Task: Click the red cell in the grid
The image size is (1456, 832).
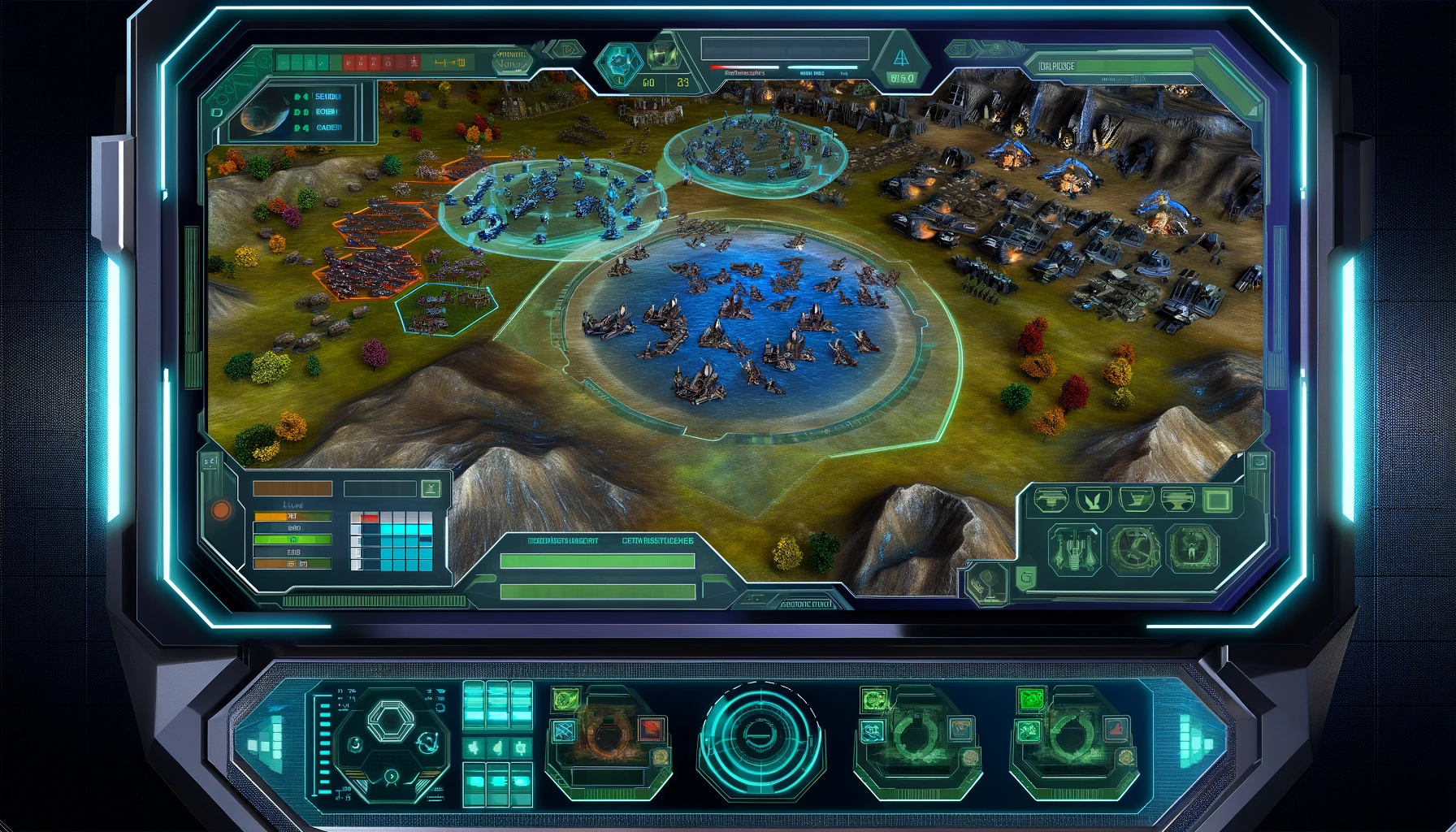Action: click(369, 518)
